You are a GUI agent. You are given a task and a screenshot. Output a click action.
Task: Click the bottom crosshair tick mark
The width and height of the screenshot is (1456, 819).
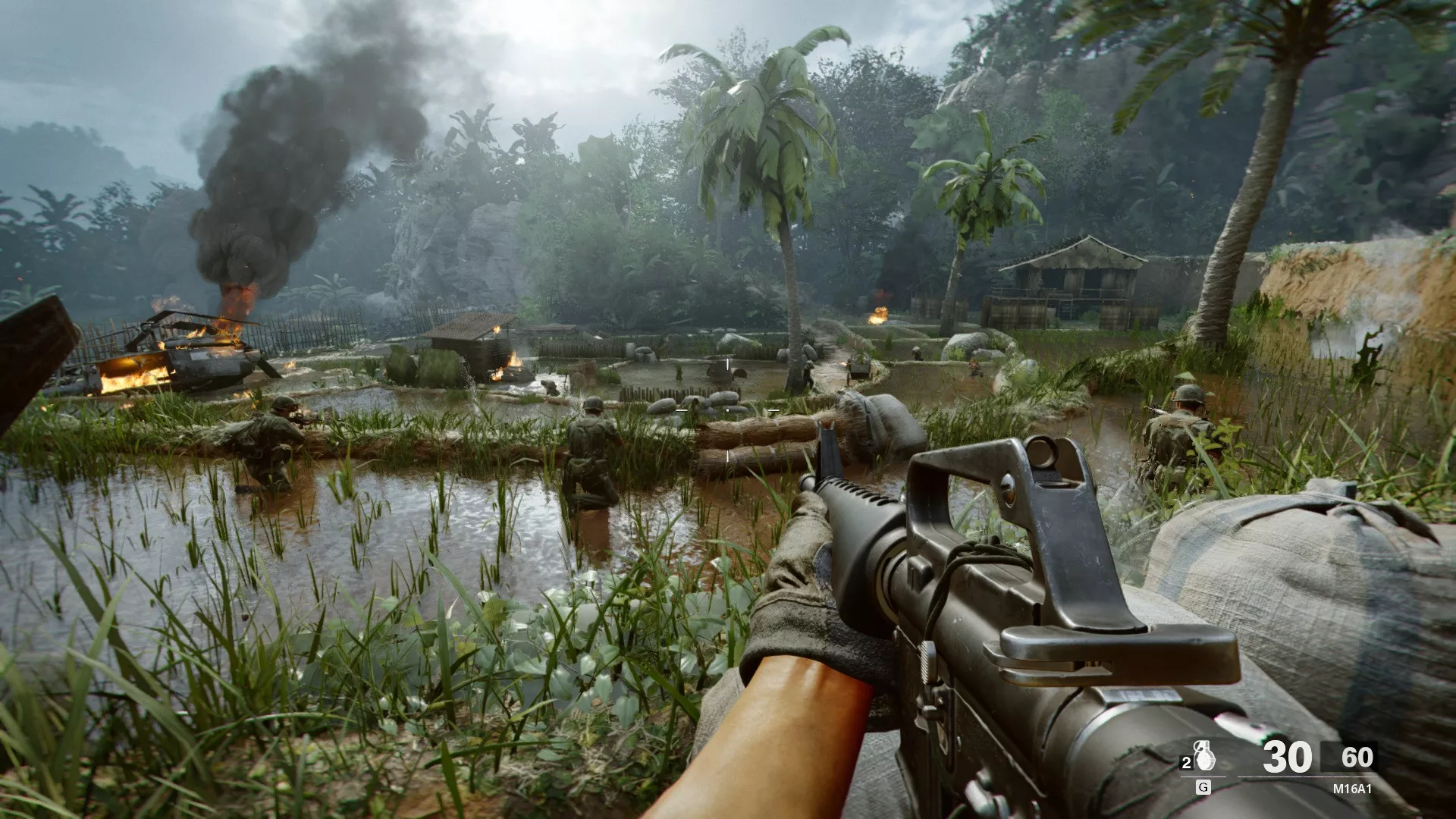tap(728, 457)
